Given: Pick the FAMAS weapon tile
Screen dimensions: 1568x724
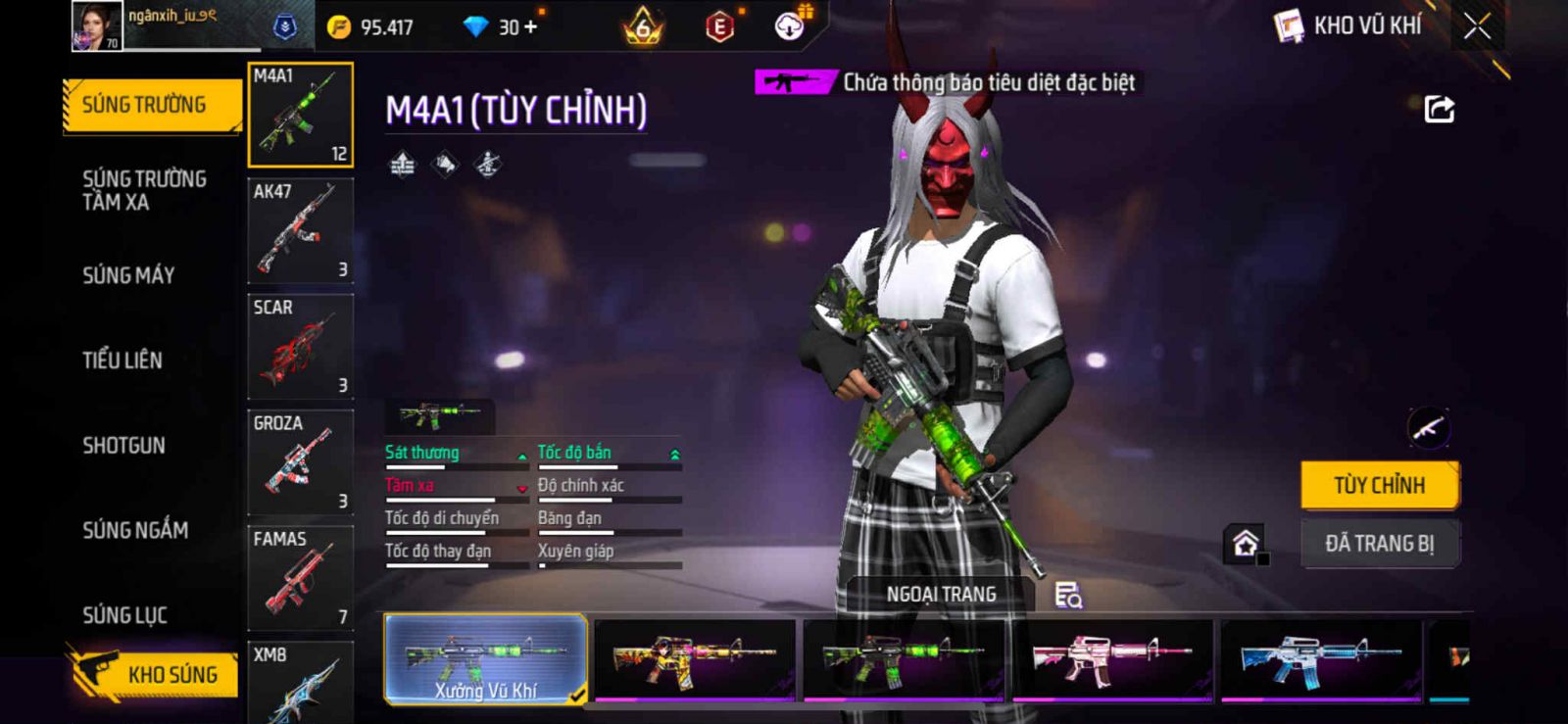Looking at the screenshot, I should 300,578.
